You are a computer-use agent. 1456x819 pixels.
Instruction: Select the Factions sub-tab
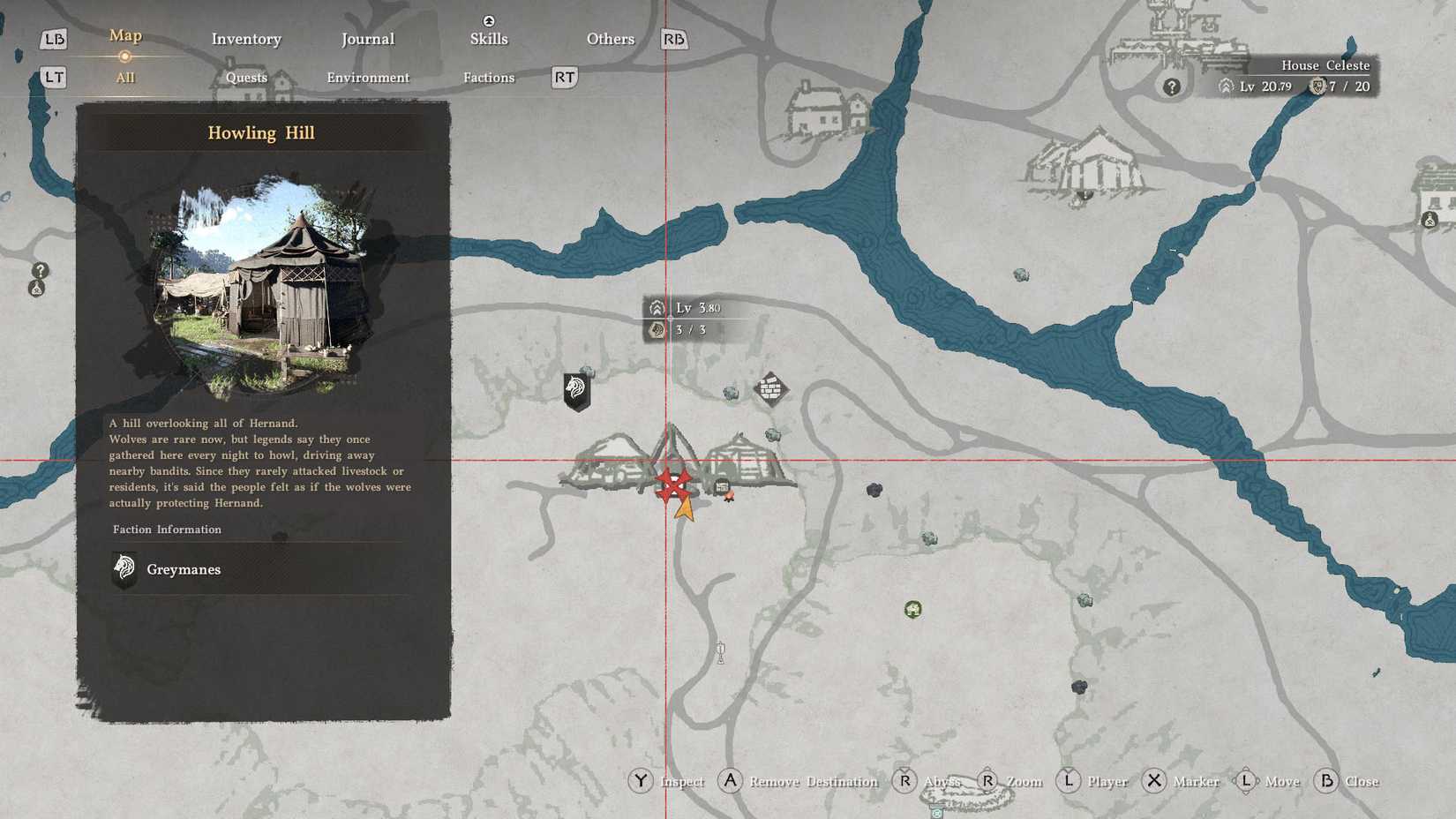coord(488,78)
